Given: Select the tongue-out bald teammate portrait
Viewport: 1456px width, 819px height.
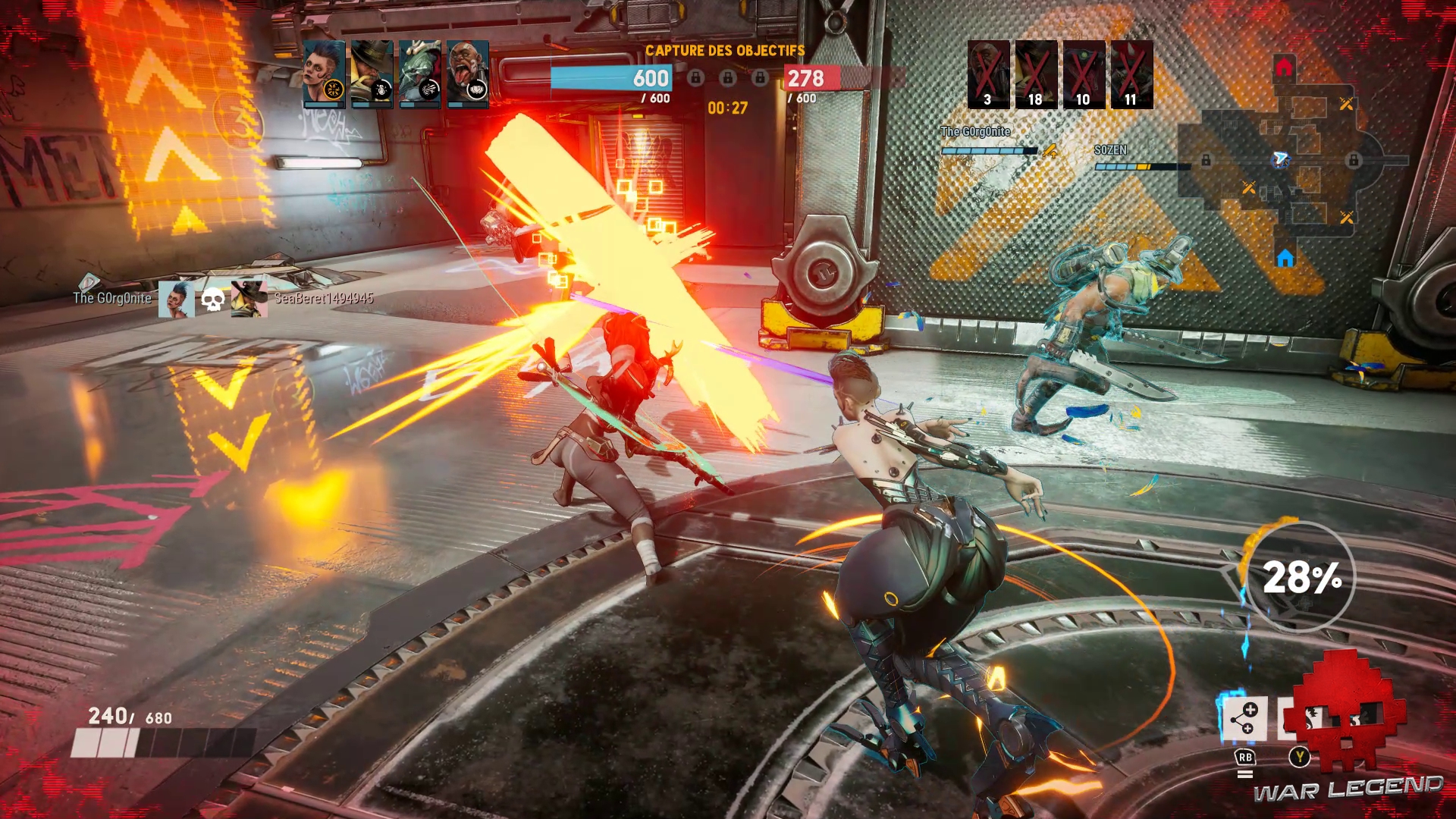Looking at the screenshot, I should point(467,74).
